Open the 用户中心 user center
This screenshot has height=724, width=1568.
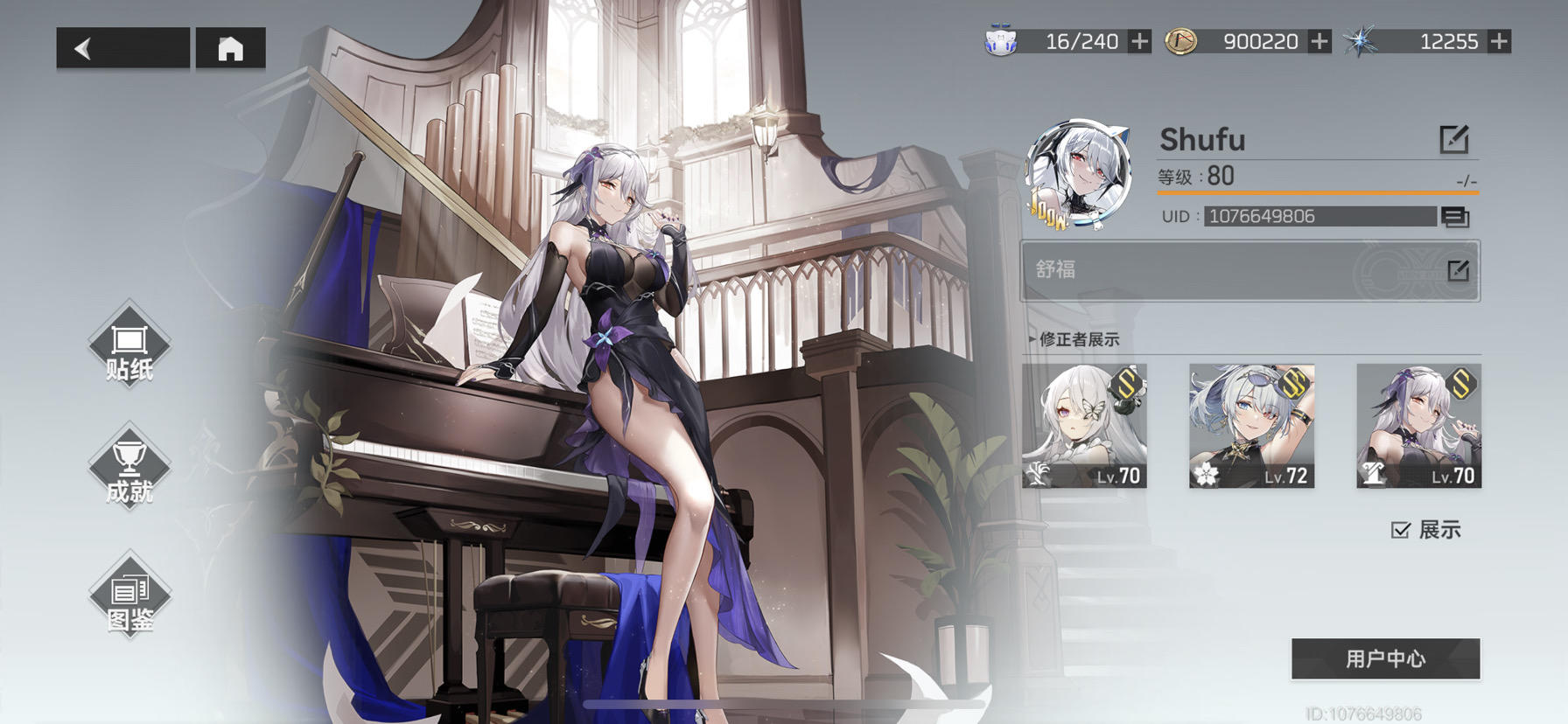[1385, 660]
